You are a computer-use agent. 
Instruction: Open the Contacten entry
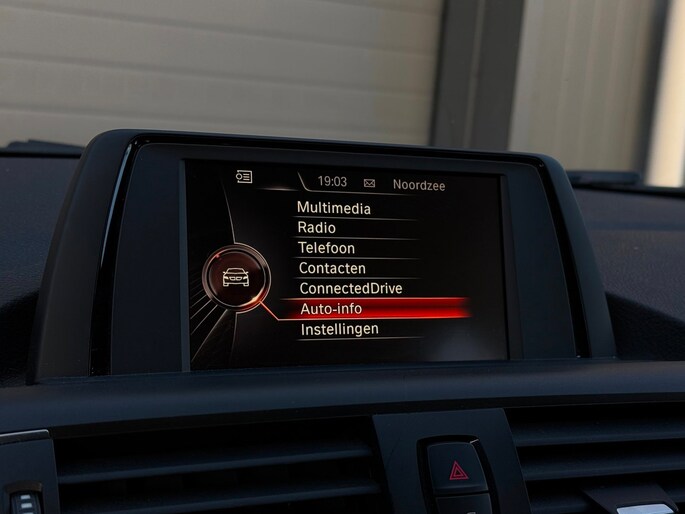(x=332, y=268)
